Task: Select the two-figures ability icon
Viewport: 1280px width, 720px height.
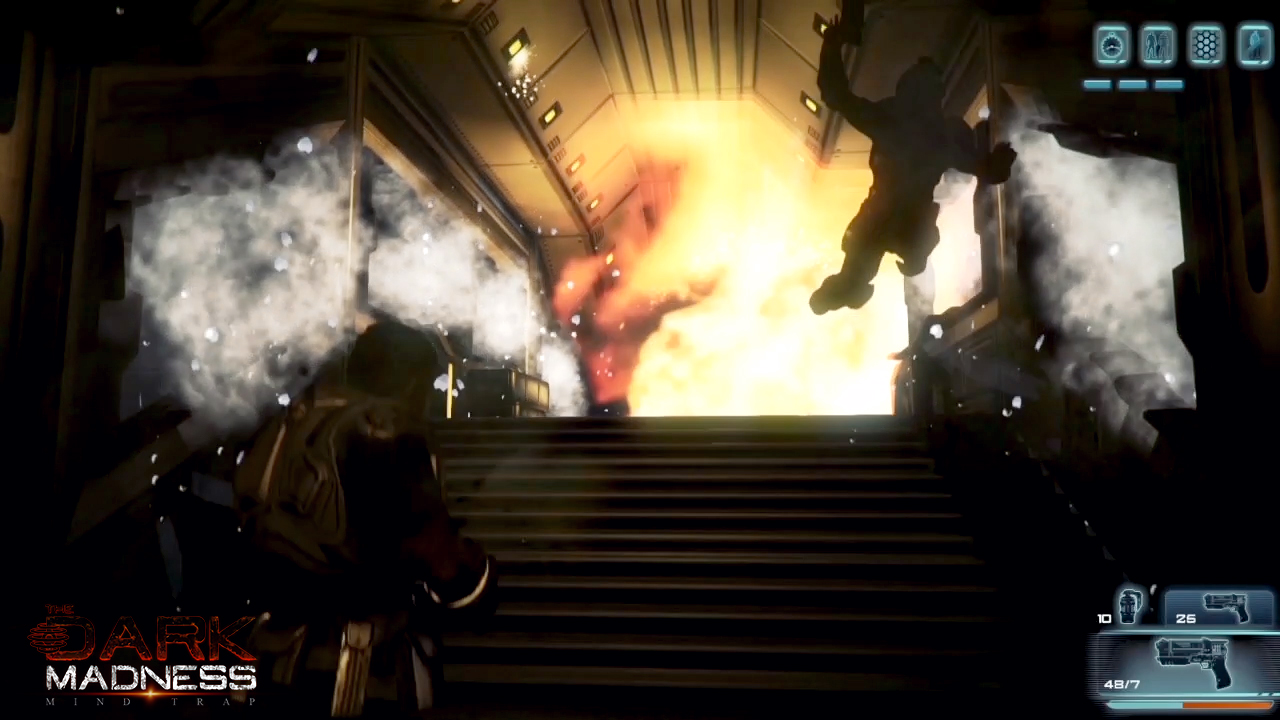Action: point(1159,46)
